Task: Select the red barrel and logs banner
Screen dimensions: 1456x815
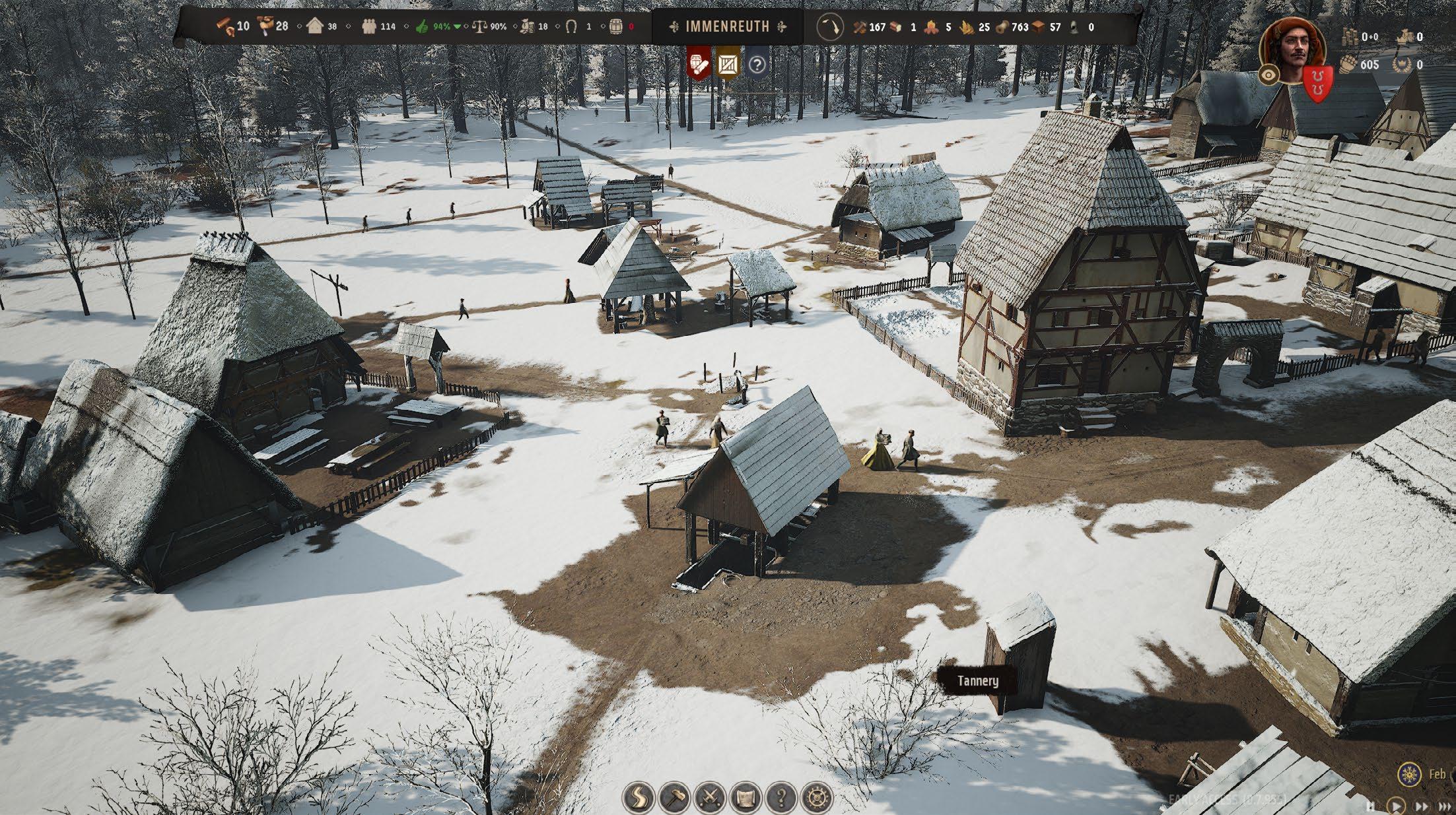Action: click(x=699, y=64)
